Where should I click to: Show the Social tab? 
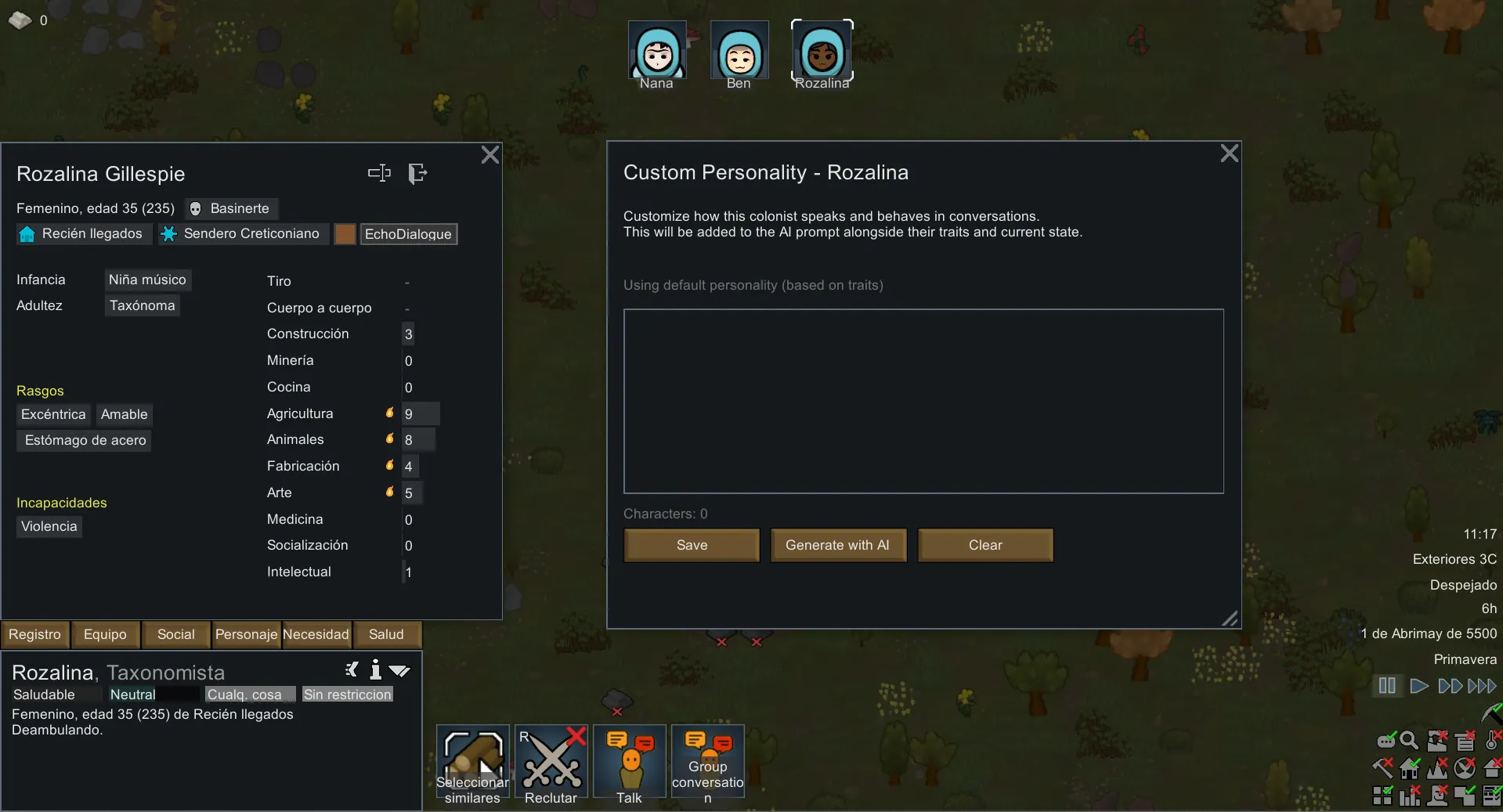[175, 634]
